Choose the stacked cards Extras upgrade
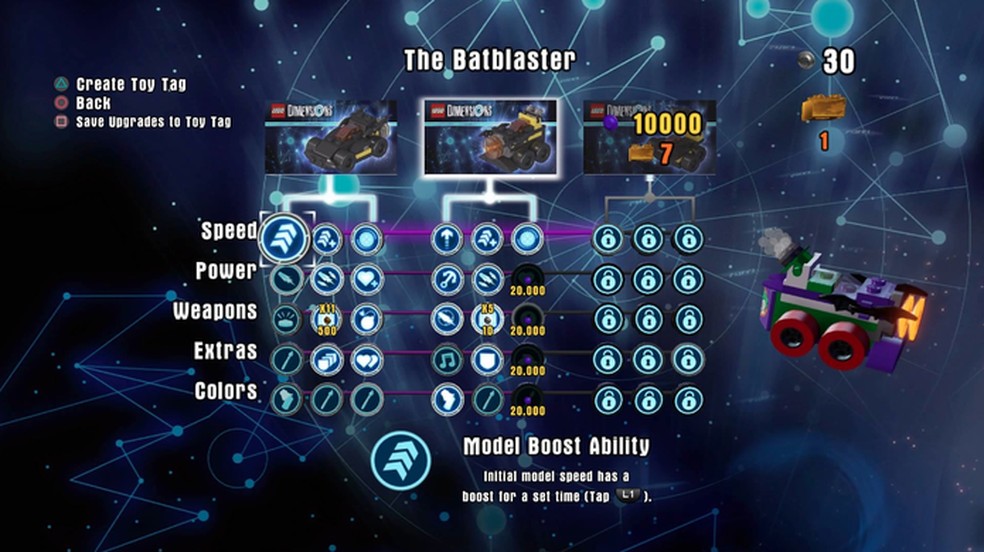Image resolution: width=984 pixels, height=552 pixels. point(326,359)
